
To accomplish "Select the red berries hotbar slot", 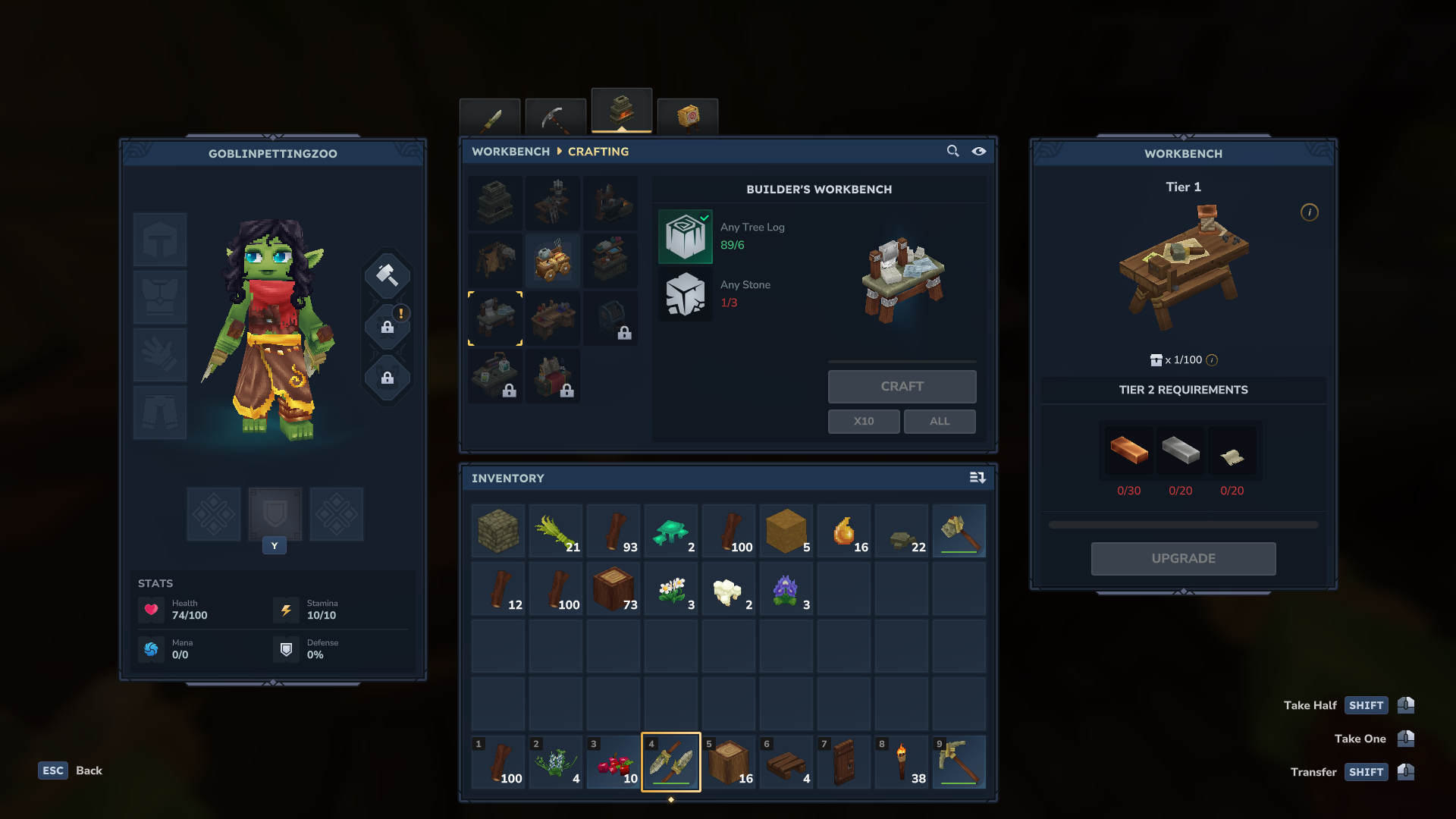I will coord(613,762).
